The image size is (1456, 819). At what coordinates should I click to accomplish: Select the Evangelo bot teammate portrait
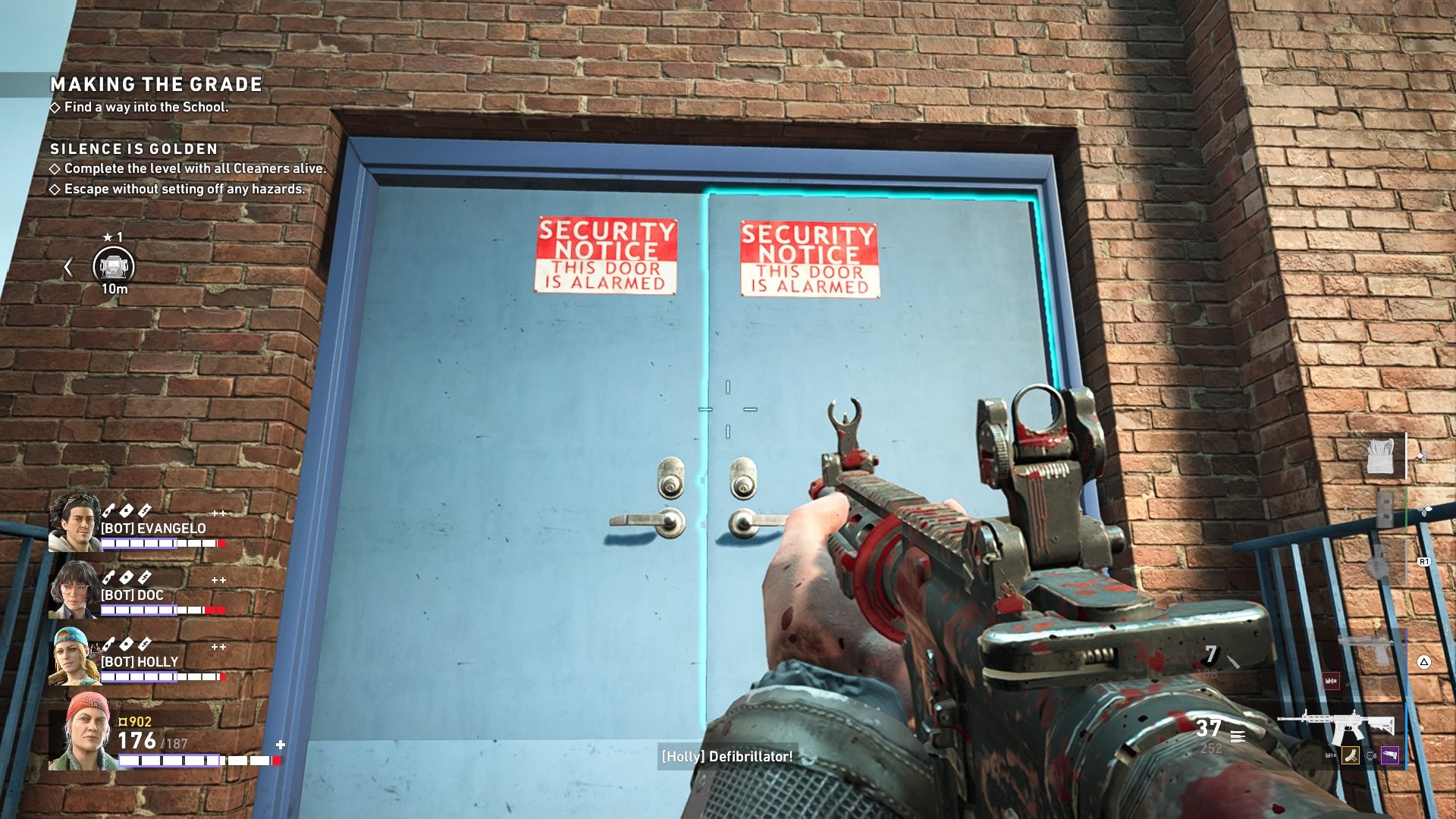(74, 521)
